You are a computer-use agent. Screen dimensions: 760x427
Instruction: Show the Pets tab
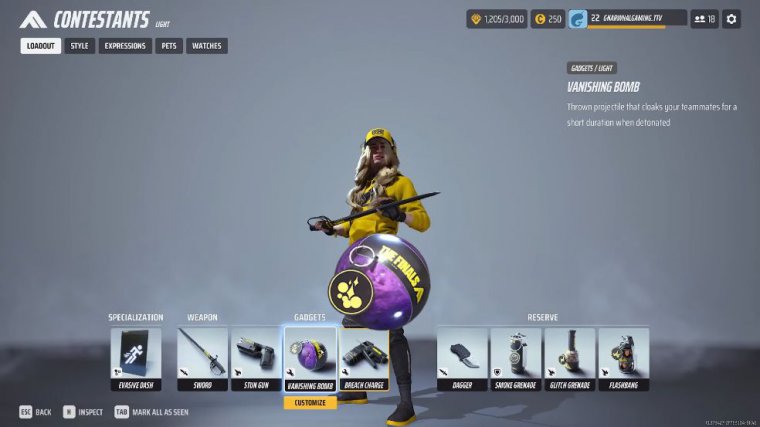point(169,46)
